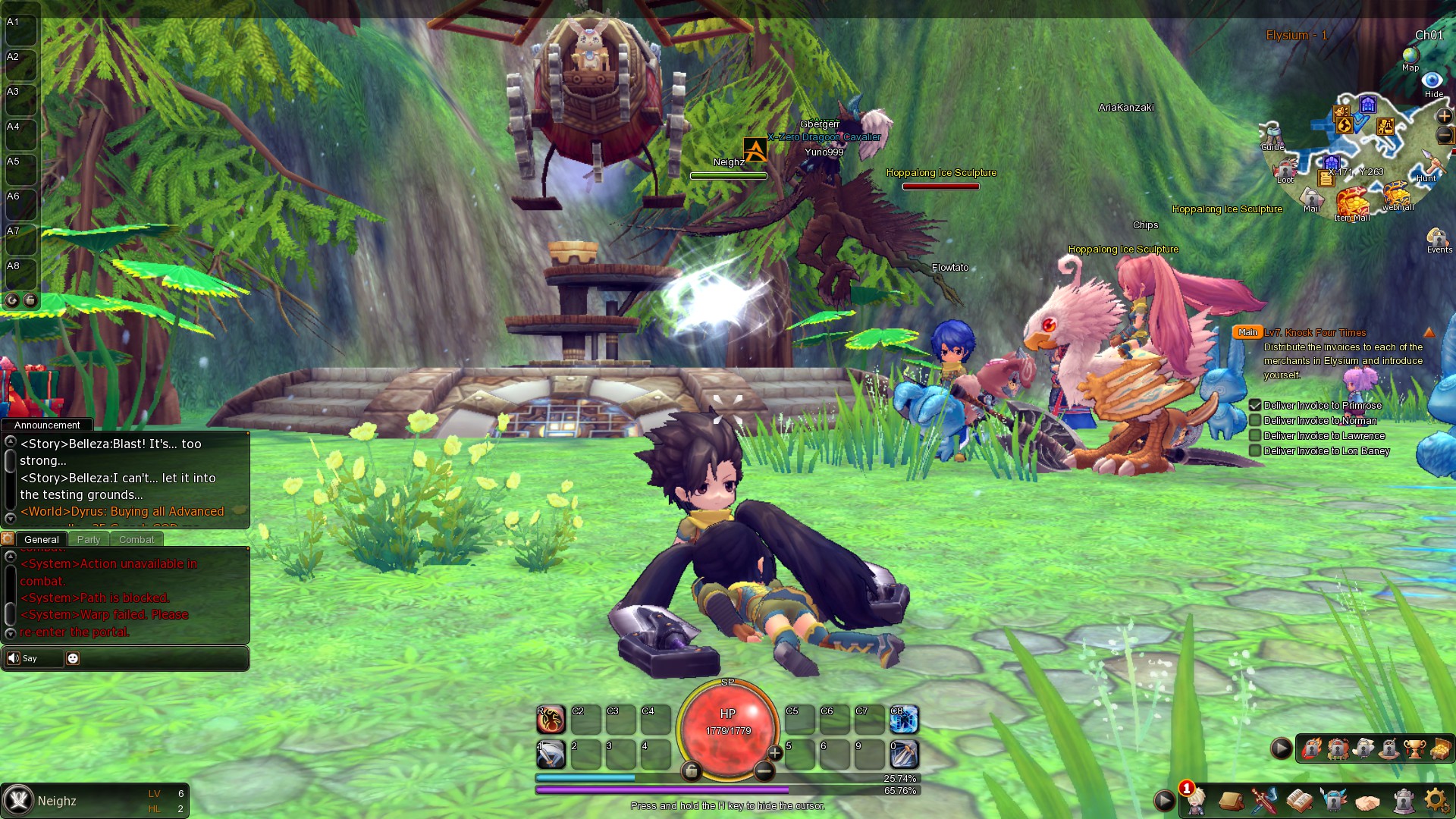Click the minimap zoom-in plus control
This screenshot has width=1456, height=819.
(x=1444, y=117)
